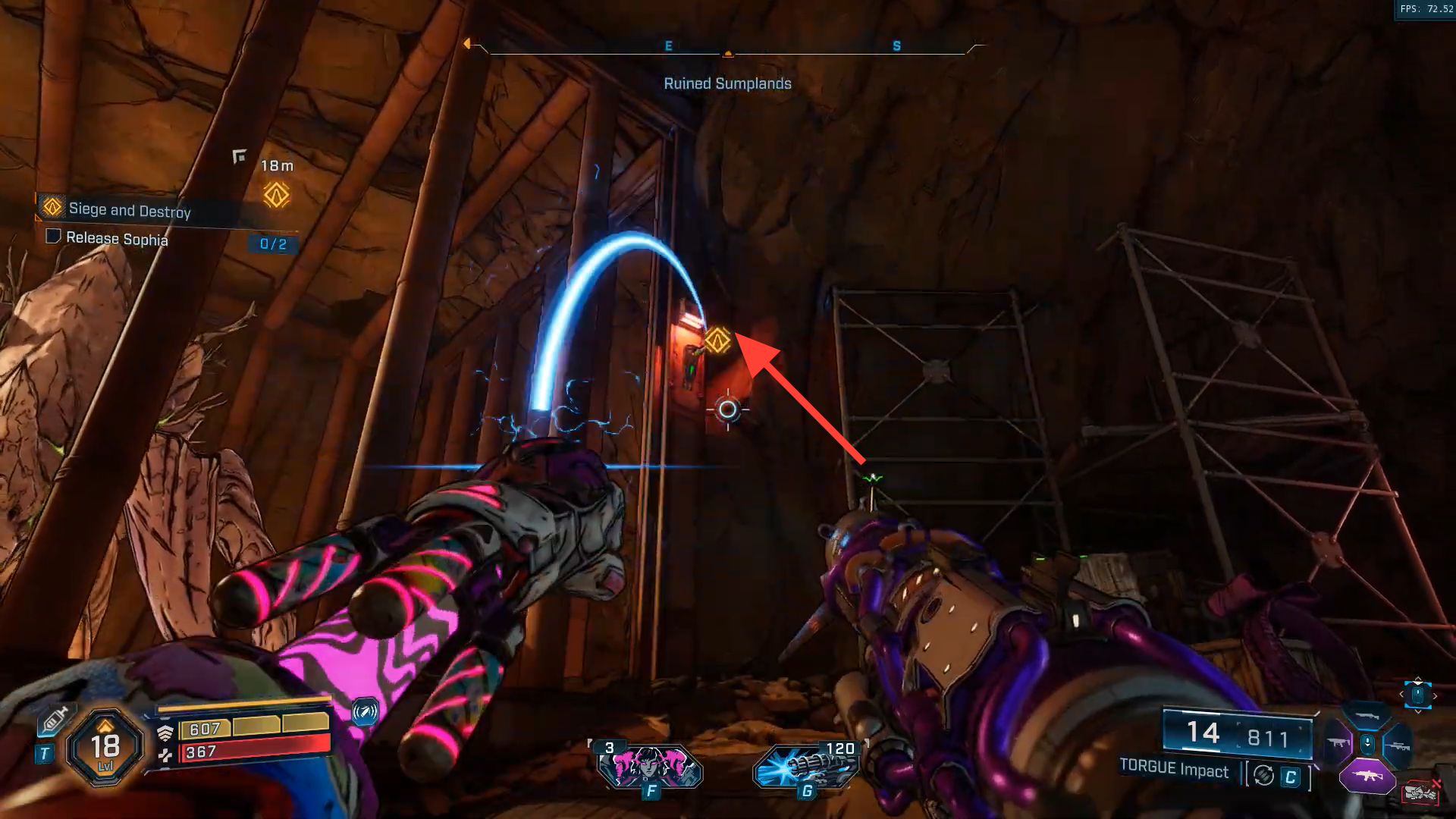The image size is (1456, 819).
Task: Click the orange objective marker on the door panel
Action: pos(717,340)
